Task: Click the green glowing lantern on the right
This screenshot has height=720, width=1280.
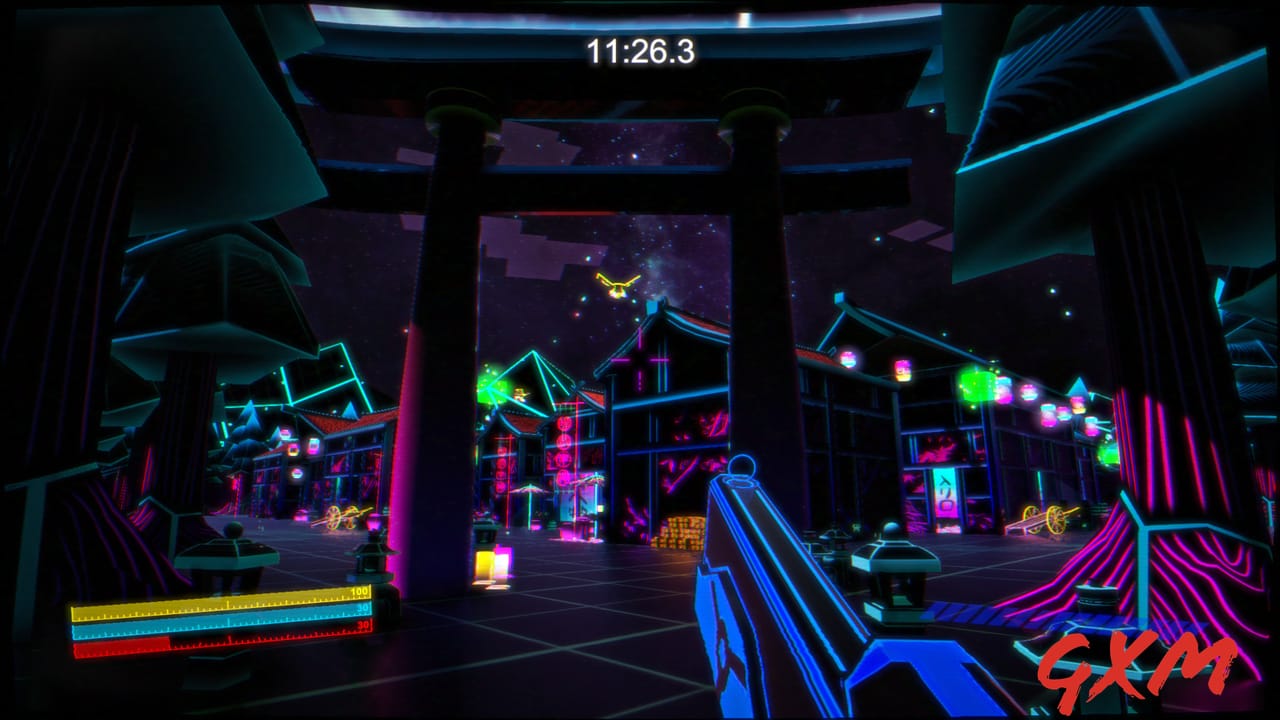Action: 976,386
